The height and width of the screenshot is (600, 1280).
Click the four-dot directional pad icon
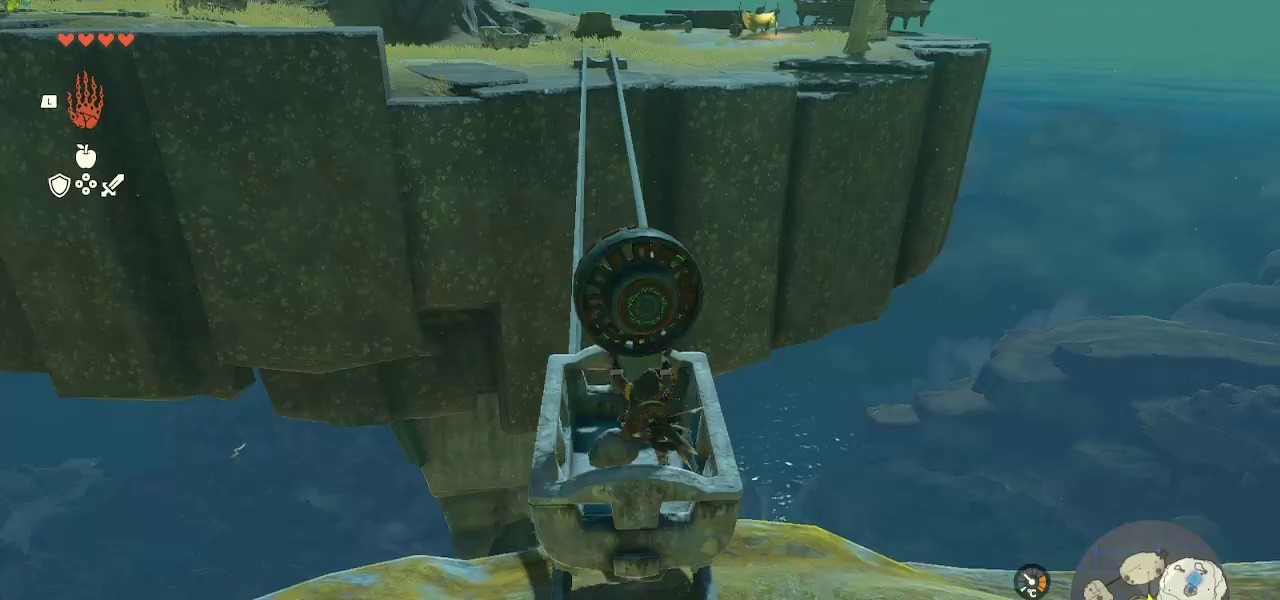(86, 185)
